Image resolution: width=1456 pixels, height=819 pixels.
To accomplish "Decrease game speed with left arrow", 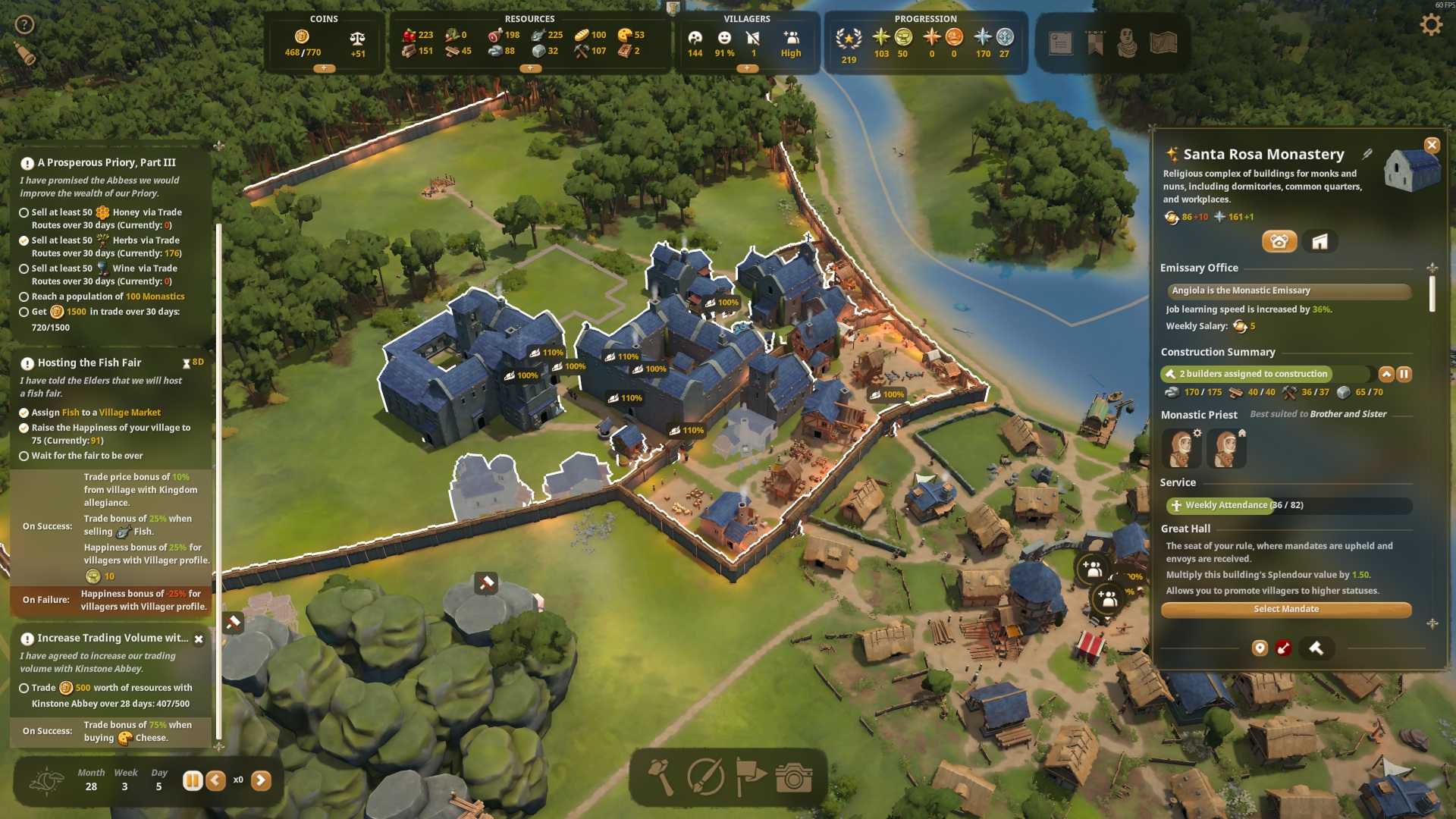I will coord(216,780).
